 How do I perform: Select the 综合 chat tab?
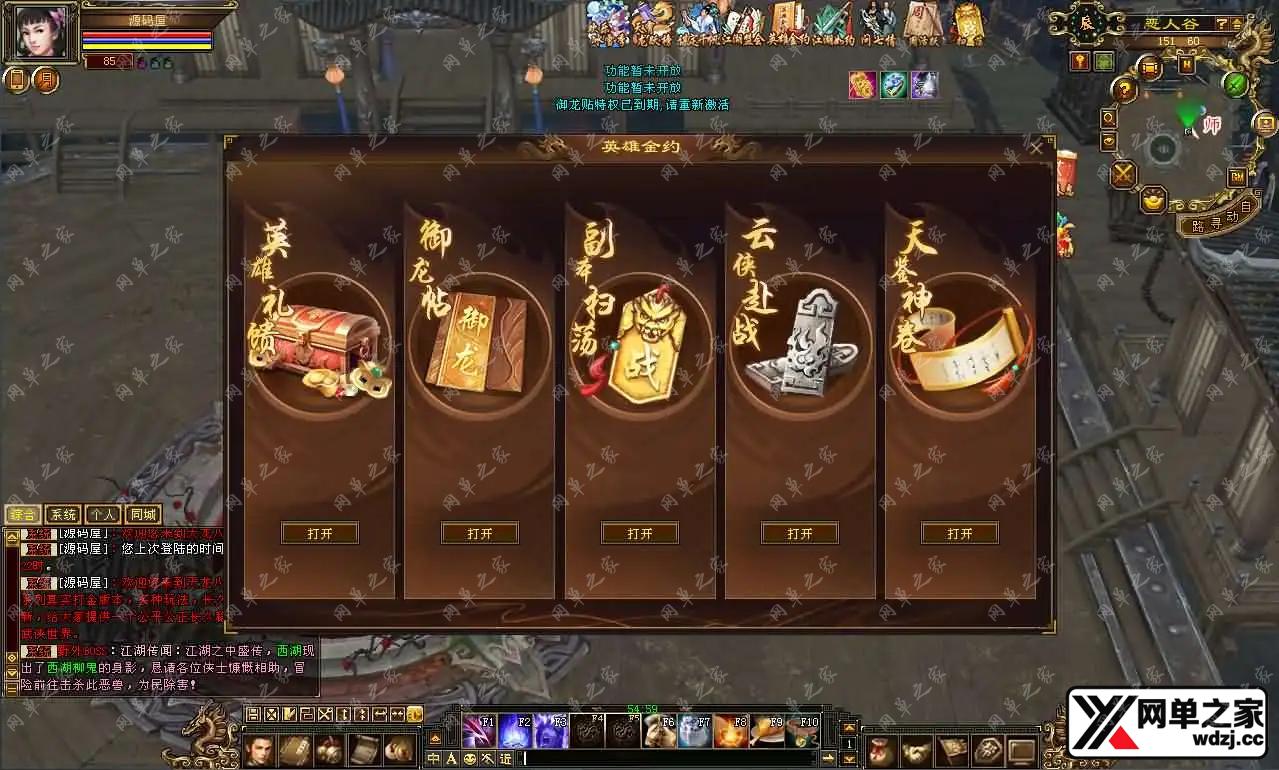pyautogui.click(x=24, y=515)
